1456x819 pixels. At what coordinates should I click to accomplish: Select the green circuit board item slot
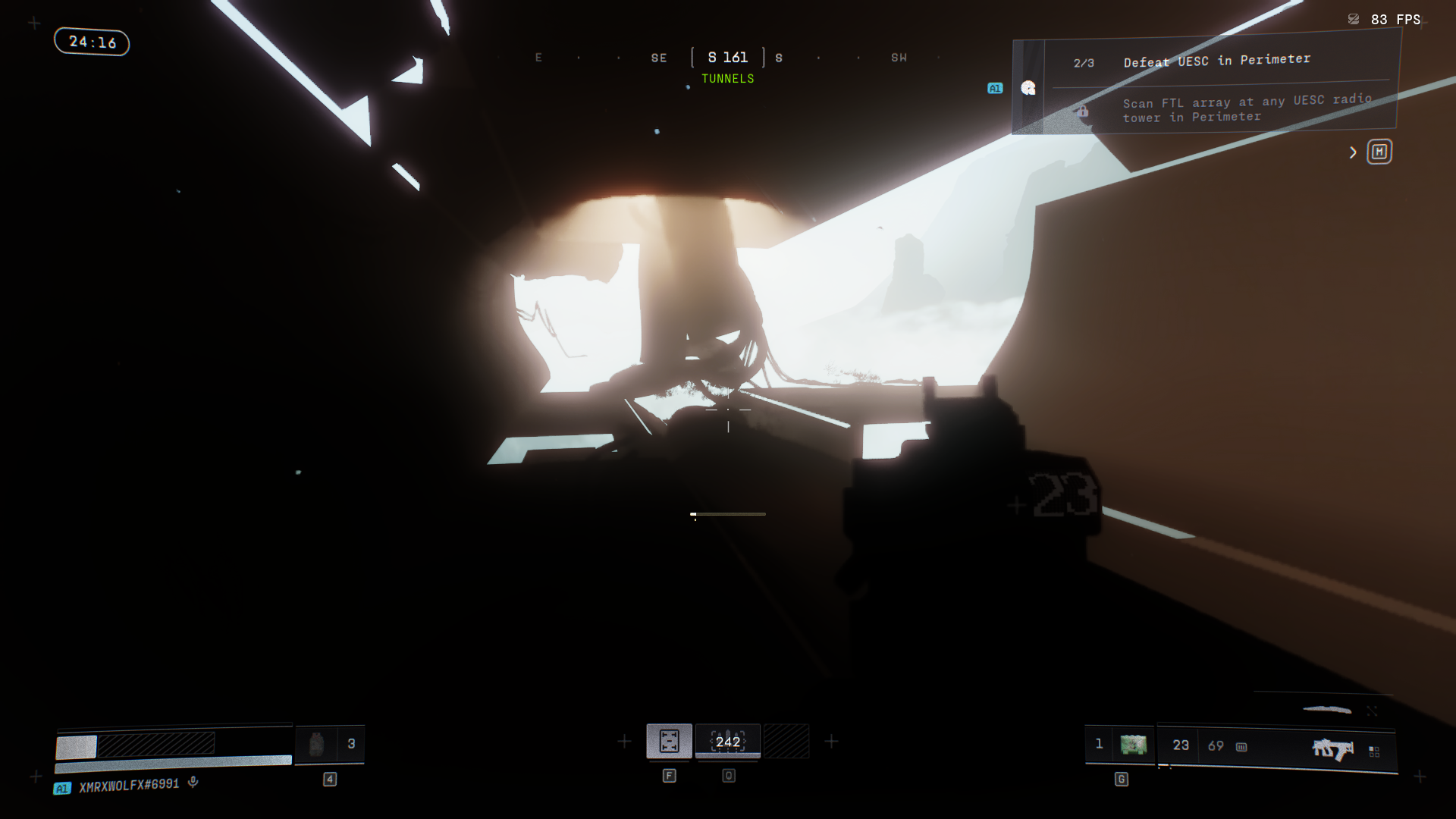[1133, 745]
